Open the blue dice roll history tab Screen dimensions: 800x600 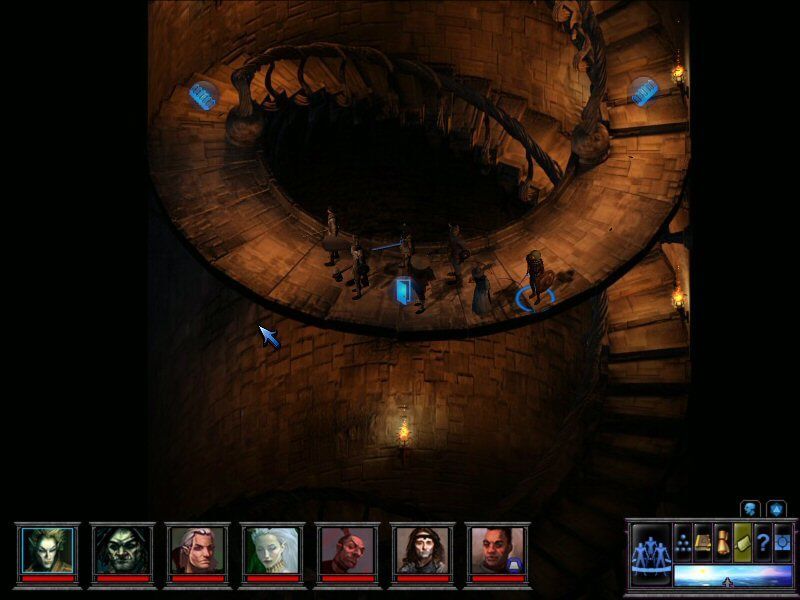coord(776,509)
